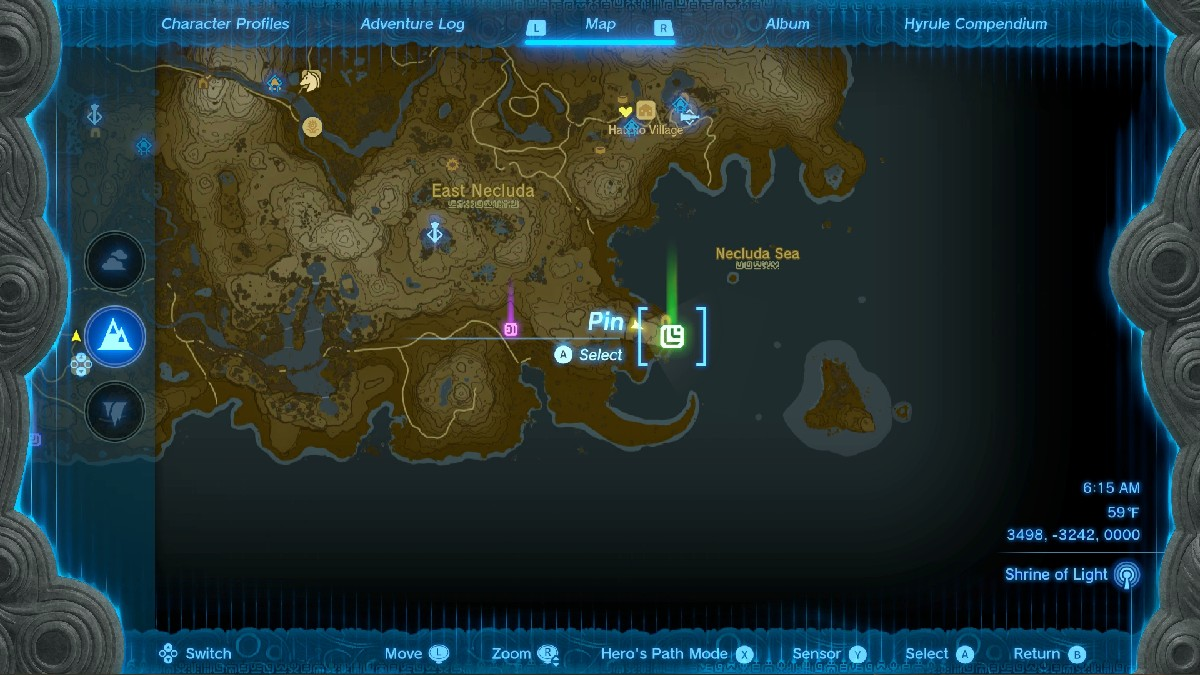Viewport: 1200px width, 675px height.
Task: Select the Surface layer mountain button
Action: [115, 336]
